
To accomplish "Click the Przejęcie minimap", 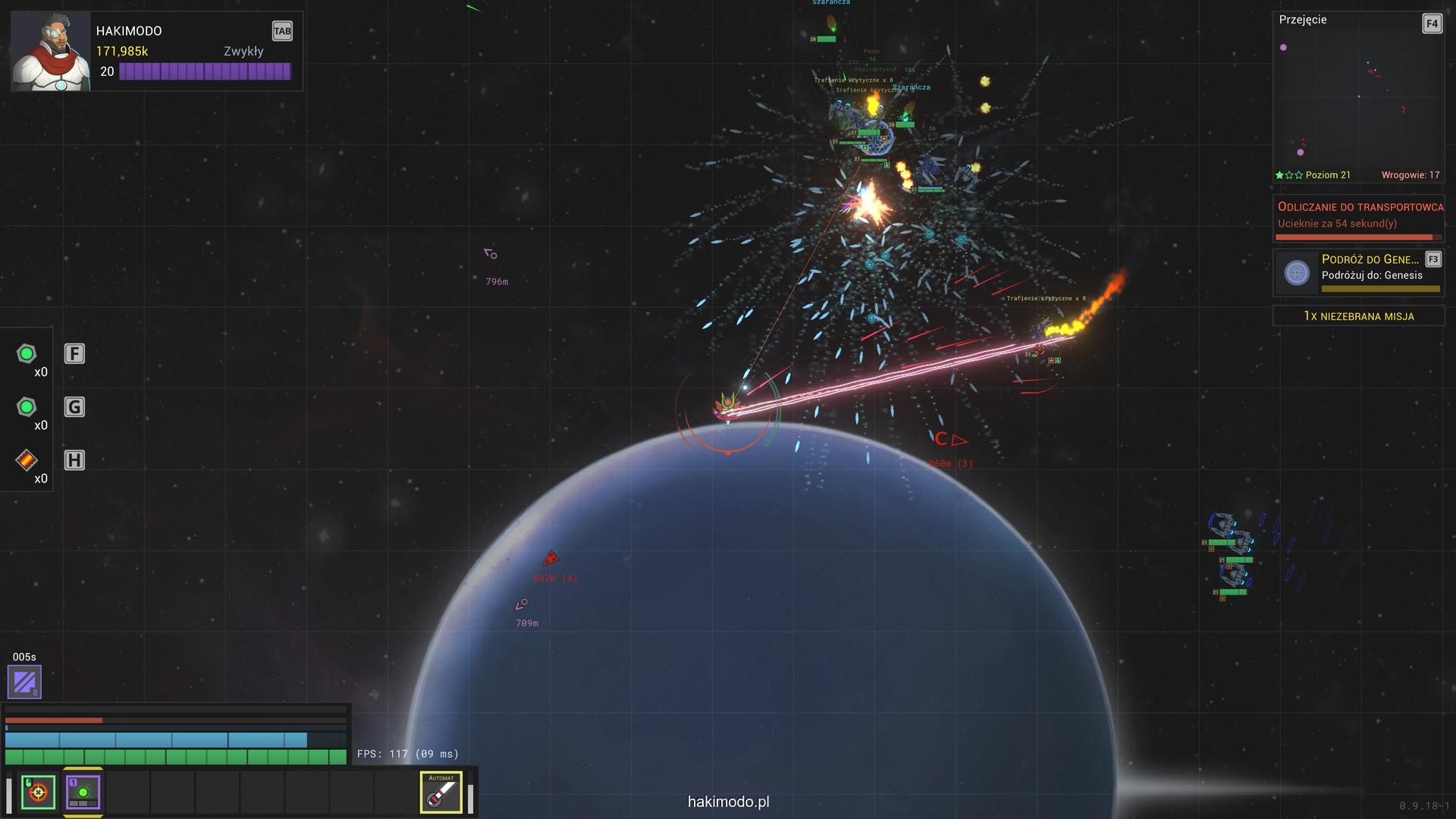I will [1357, 99].
